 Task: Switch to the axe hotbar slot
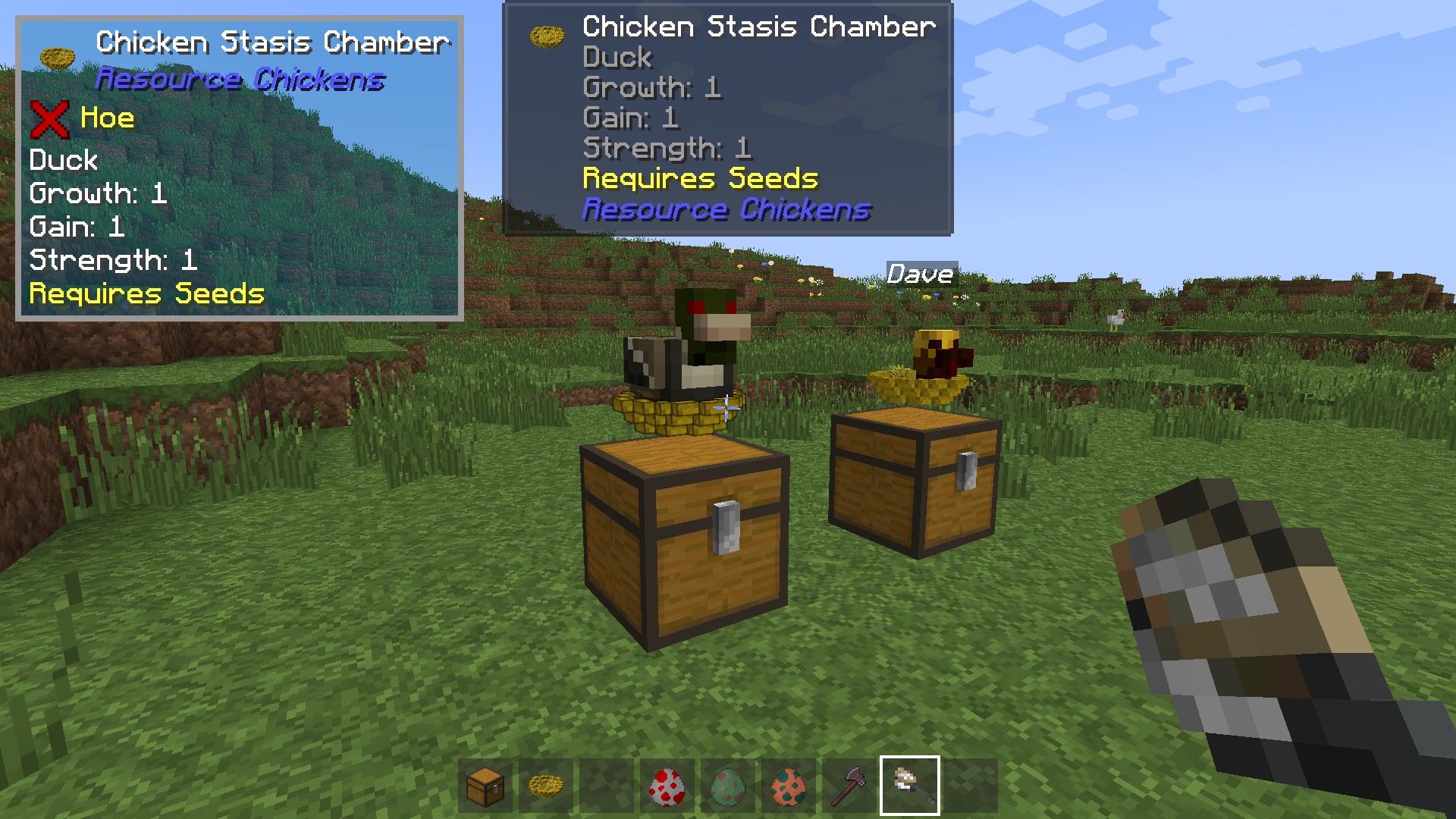849,786
